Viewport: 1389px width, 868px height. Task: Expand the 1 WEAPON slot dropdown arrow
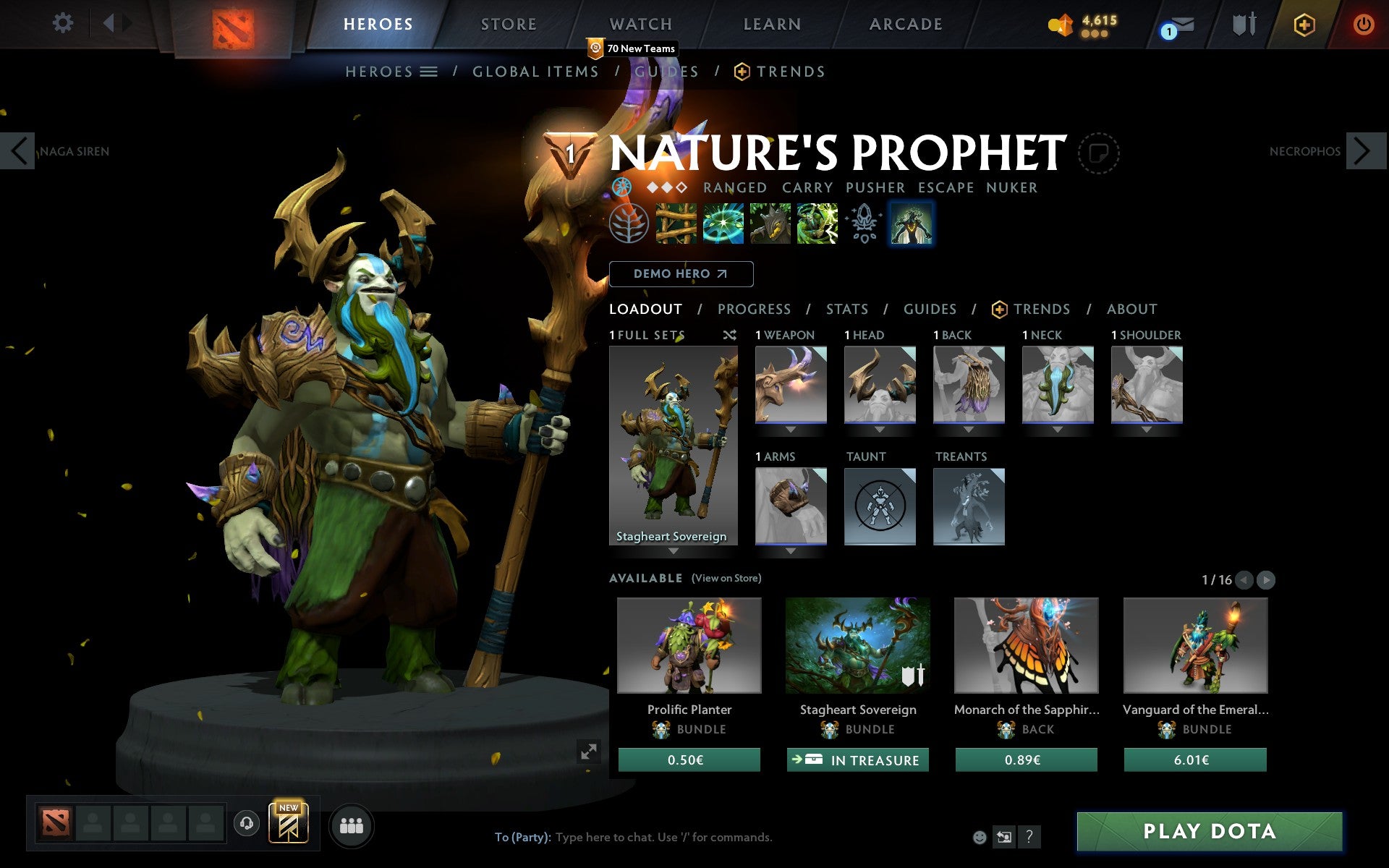[x=790, y=428]
